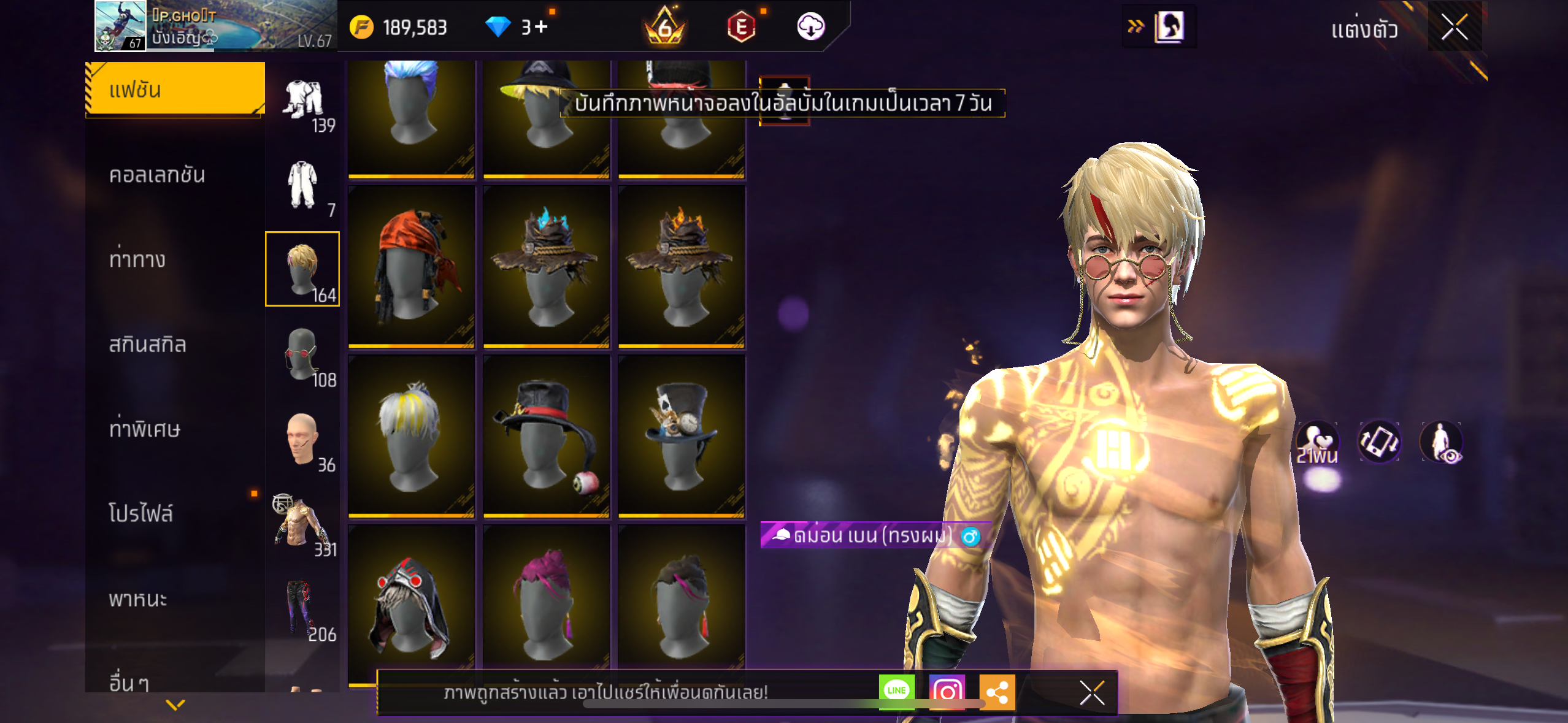Share the screenshot to Instagram
Screen dimensions: 1568x723
pos(947,692)
